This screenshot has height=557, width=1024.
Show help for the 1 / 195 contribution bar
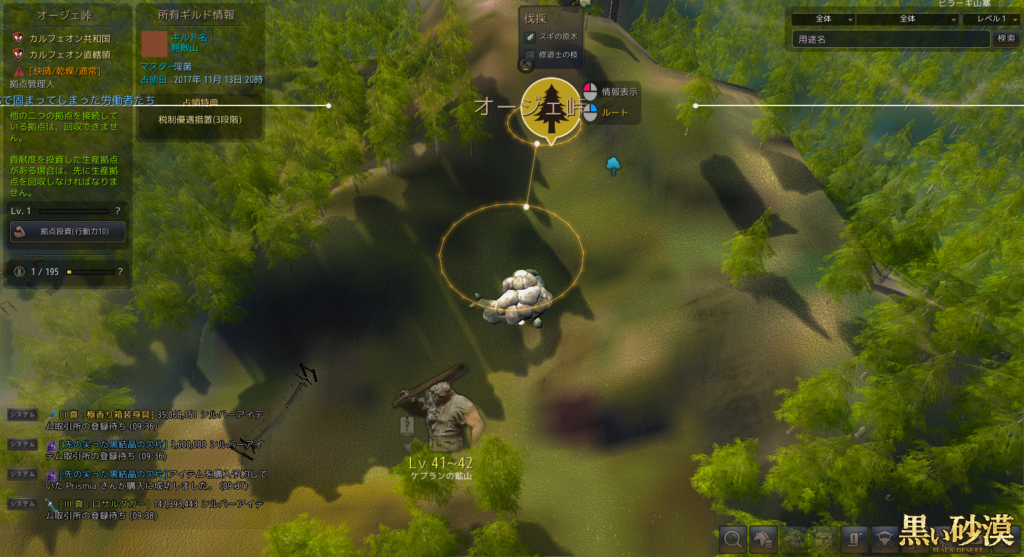(x=118, y=271)
